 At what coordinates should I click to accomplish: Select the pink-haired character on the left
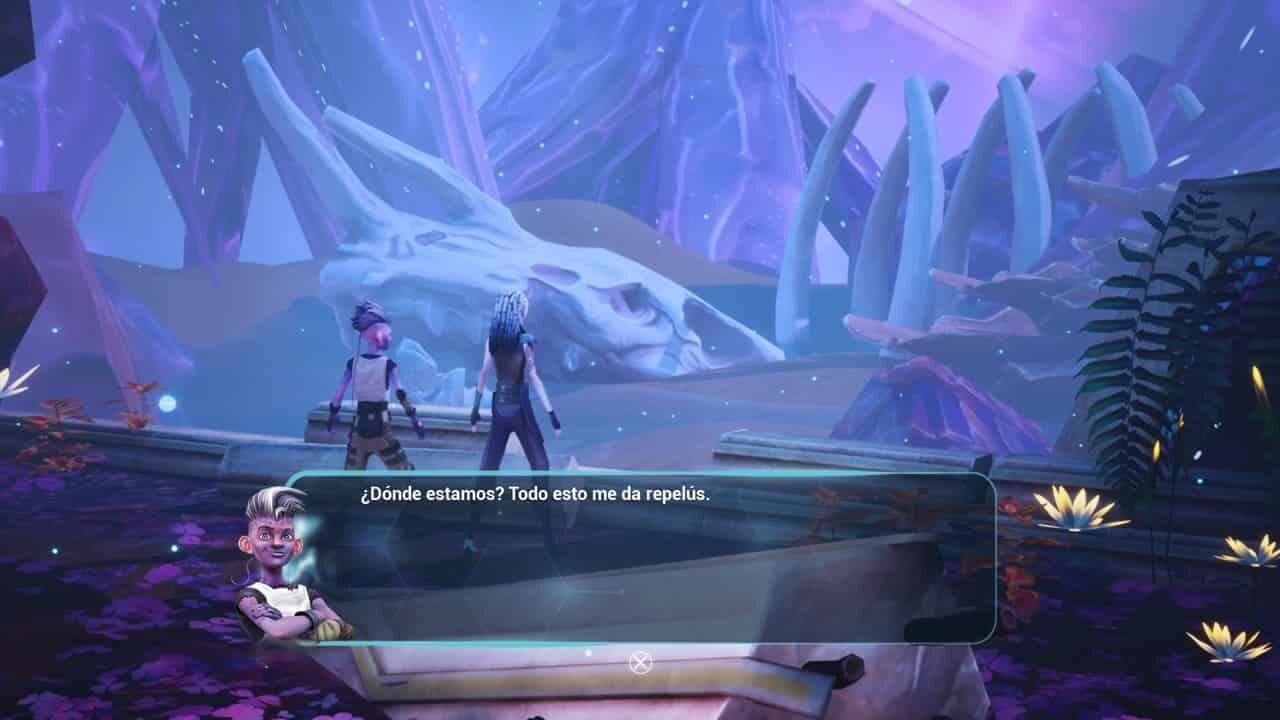[x=375, y=380]
